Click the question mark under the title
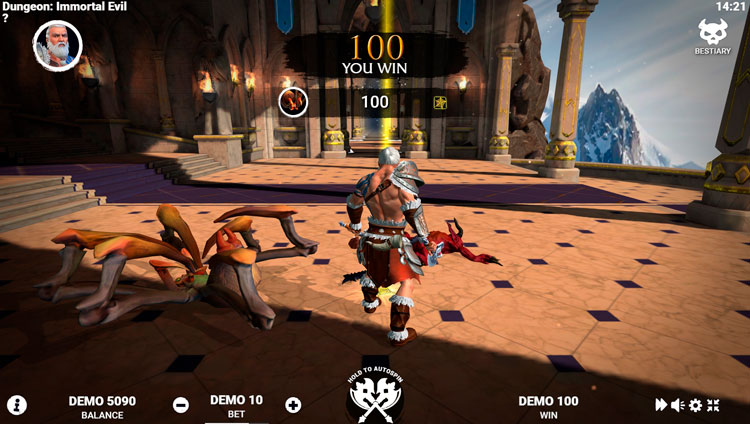 coord(6,19)
